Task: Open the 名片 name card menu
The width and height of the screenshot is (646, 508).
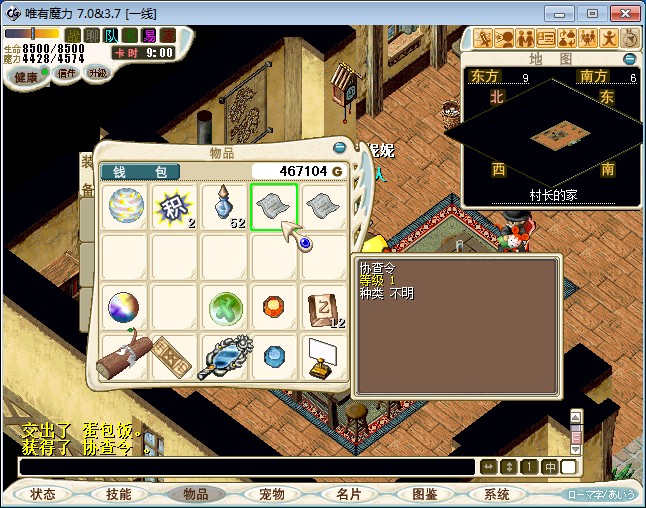Action: (x=348, y=494)
